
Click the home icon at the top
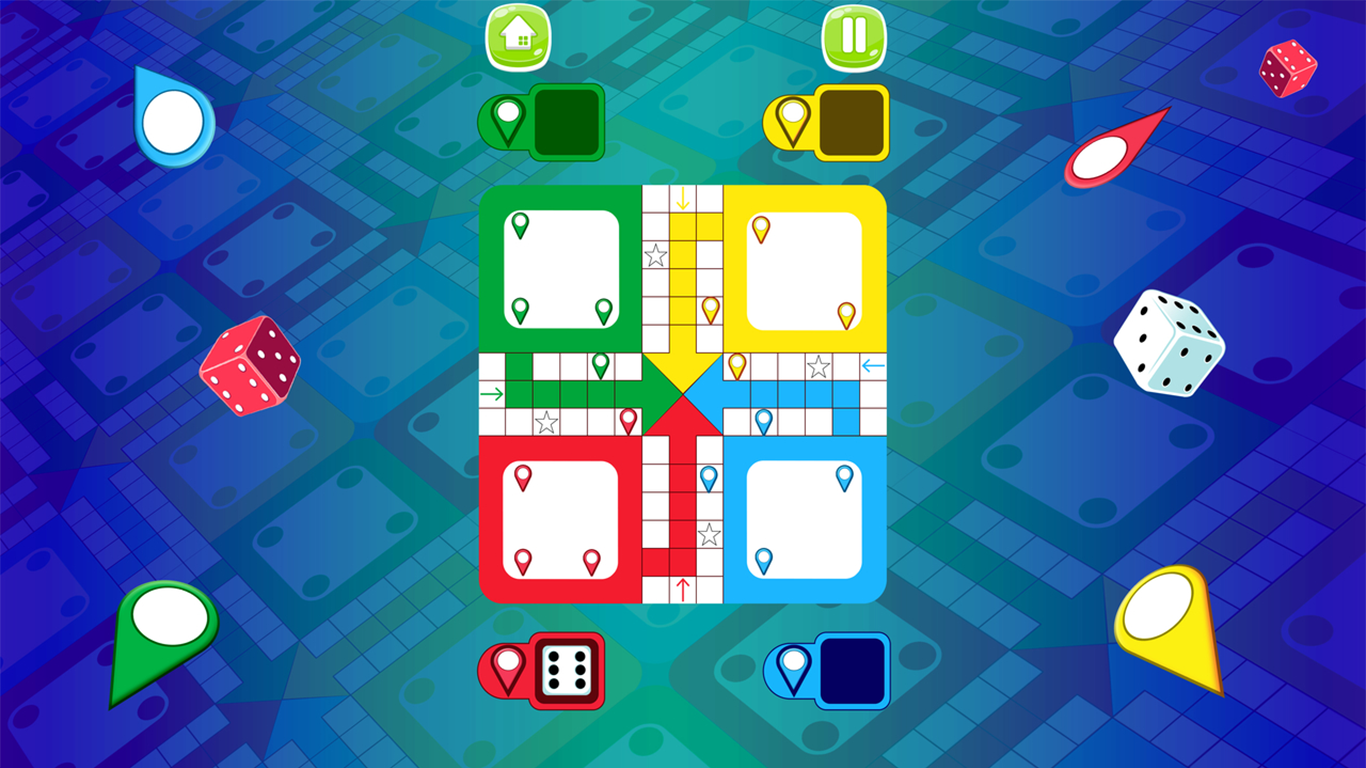tap(518, 36)
